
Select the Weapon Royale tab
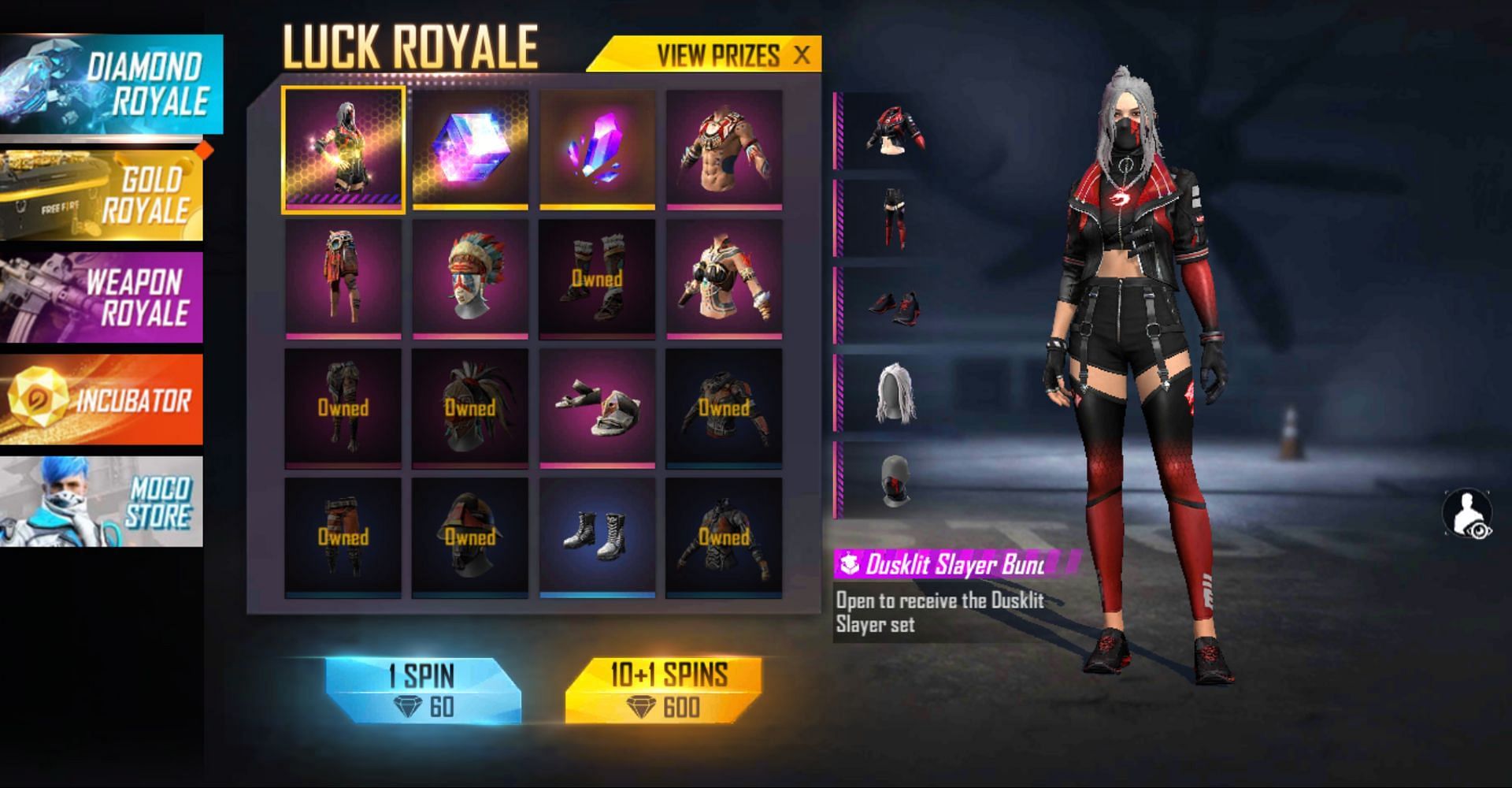click(102, 297)
